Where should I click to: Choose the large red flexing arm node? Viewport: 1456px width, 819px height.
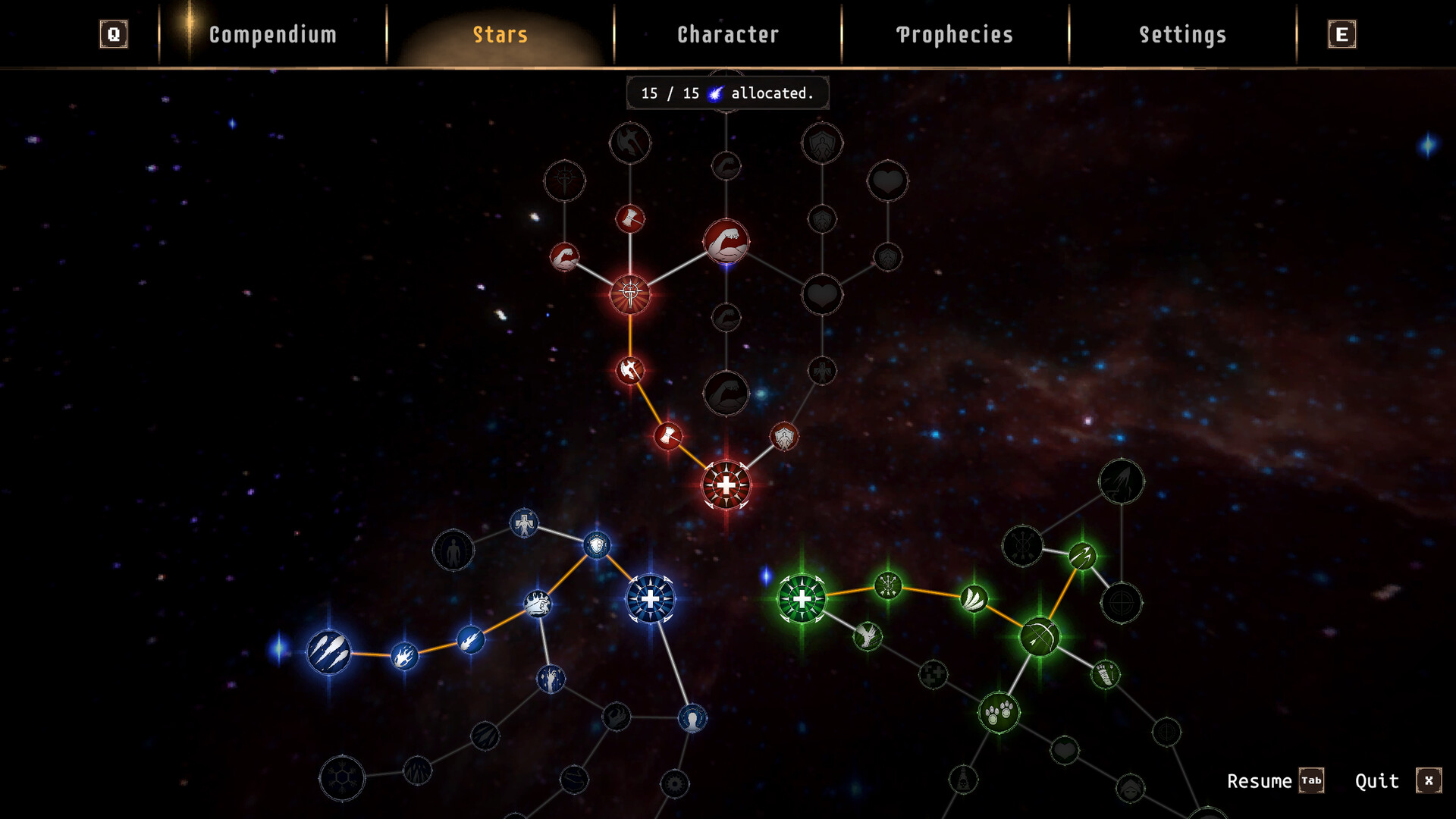726,243
